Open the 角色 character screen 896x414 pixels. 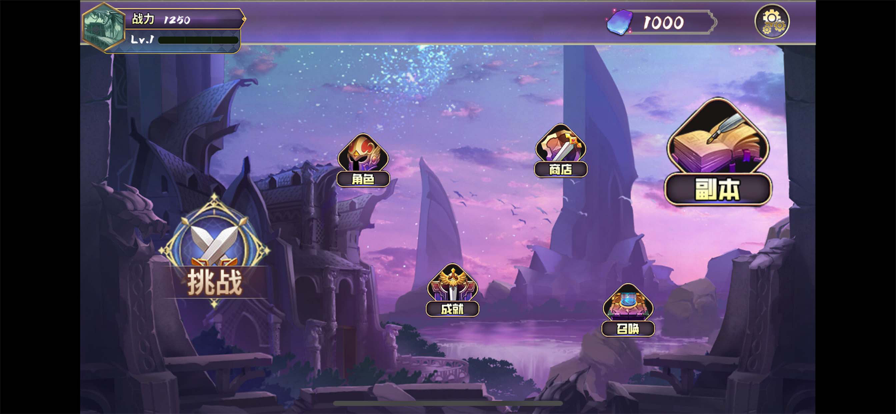click(362, 161)
